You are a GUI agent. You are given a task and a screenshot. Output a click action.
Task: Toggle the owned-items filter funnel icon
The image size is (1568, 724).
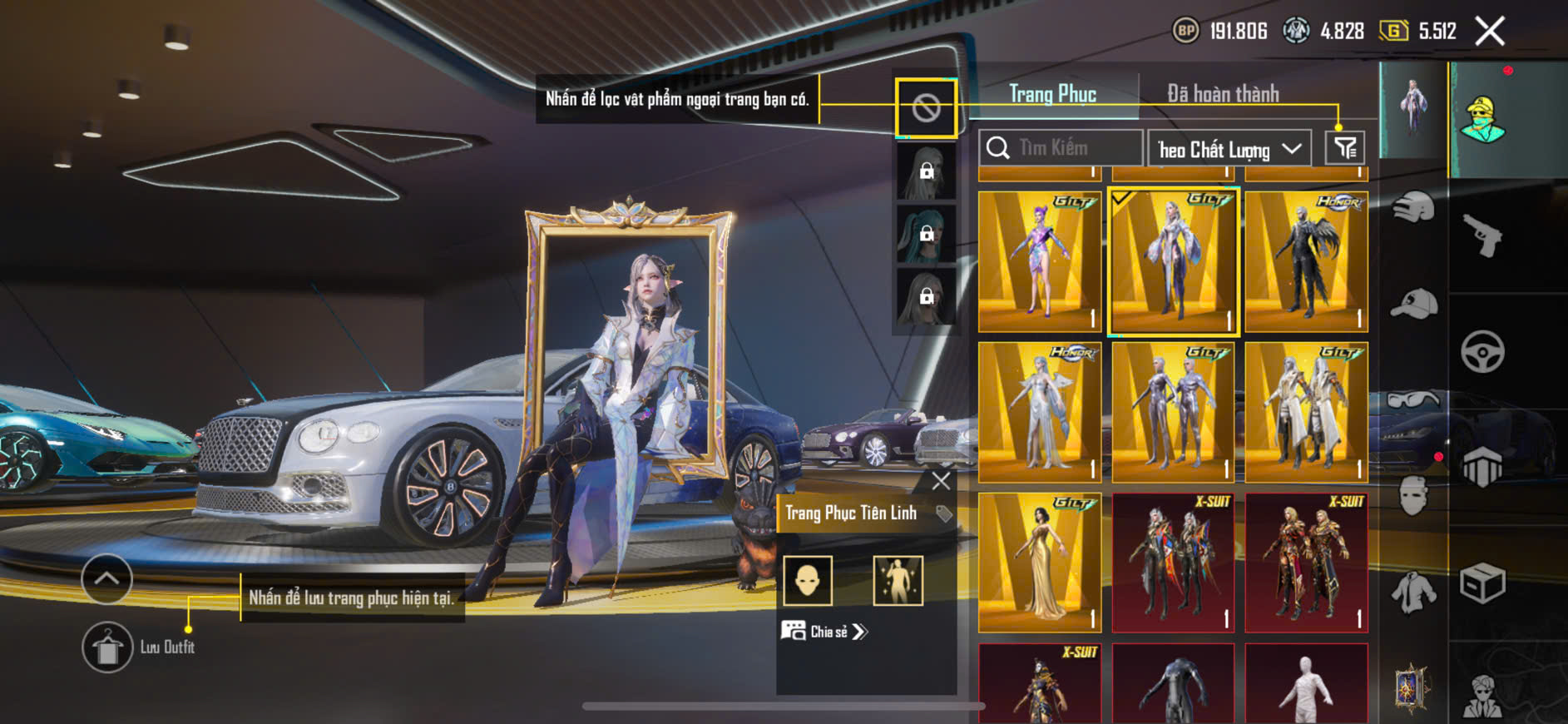[1344, 148]
